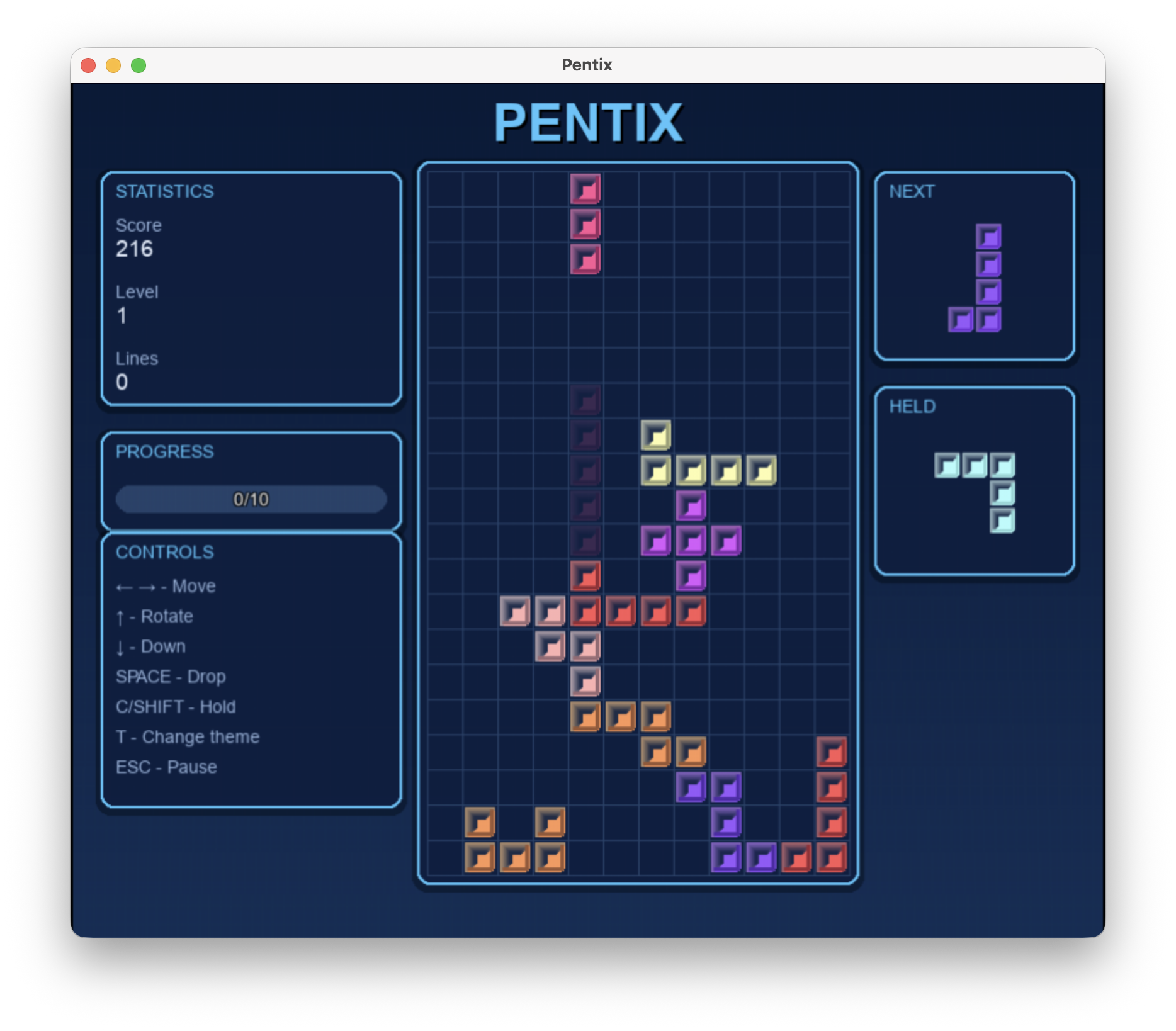Click the 'ESC - Pause' control entry

(x=166, y=767)
